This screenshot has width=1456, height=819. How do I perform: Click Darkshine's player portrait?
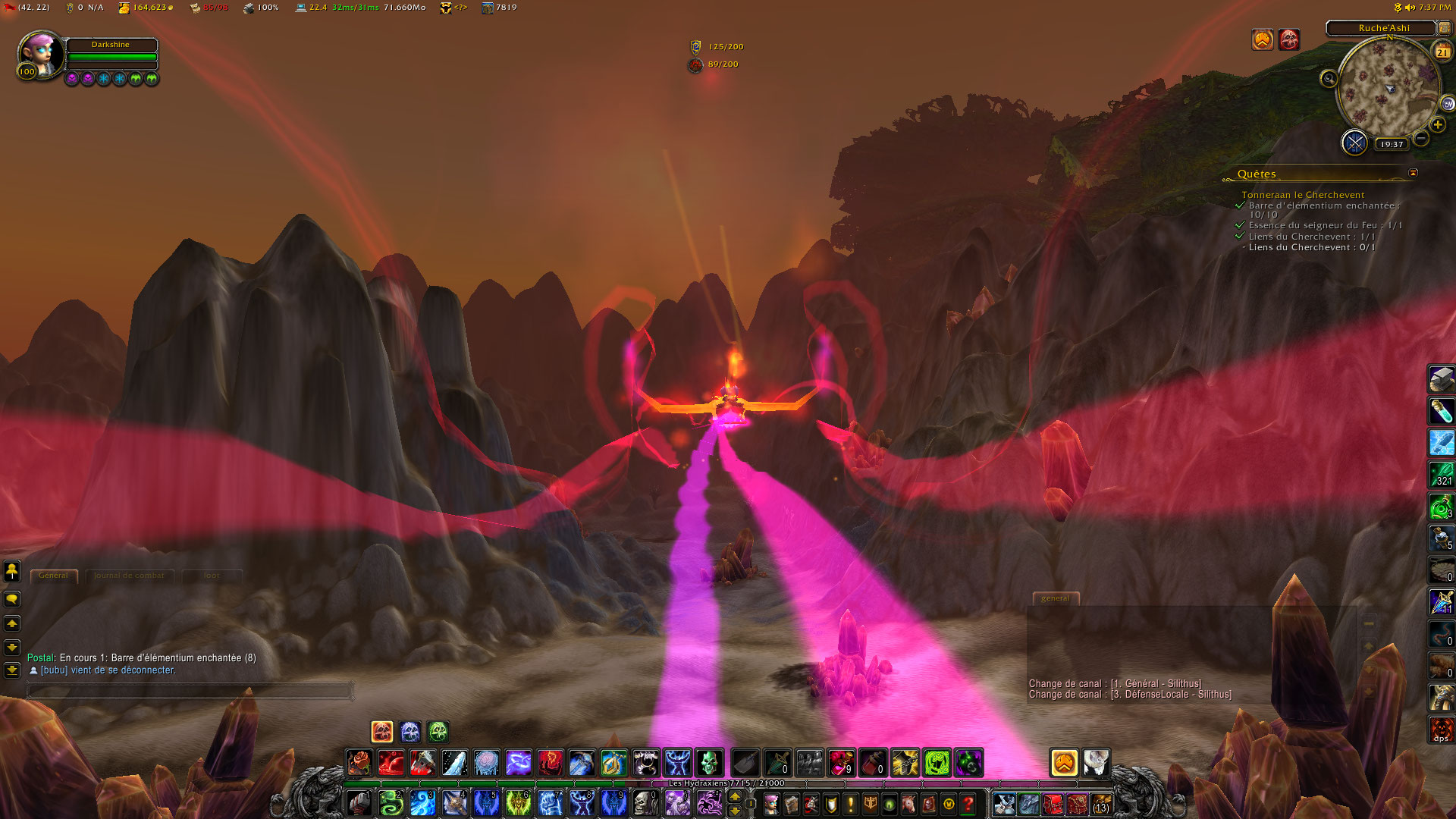pos(39,53)
